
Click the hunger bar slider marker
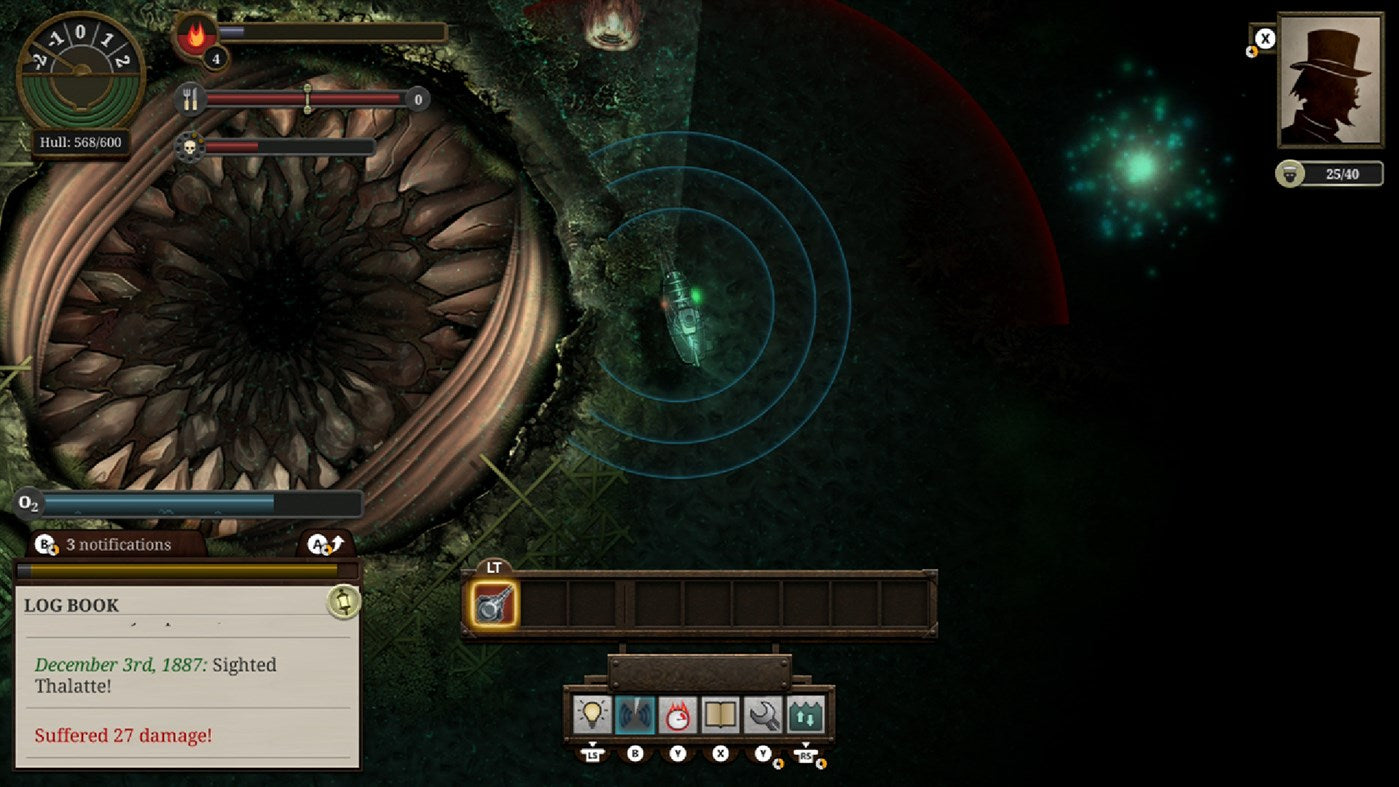click(x=306, y=99)
